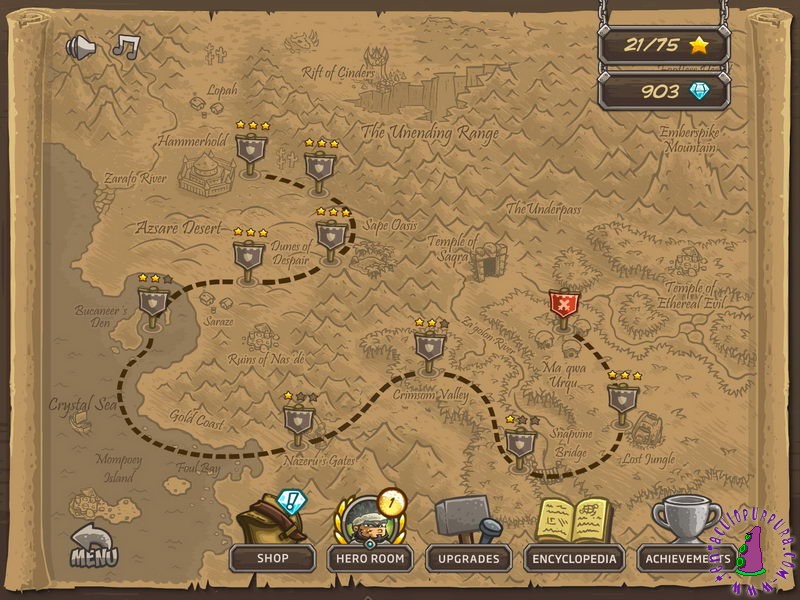Open the Encyclopedia book
The height and width of the screenshot is (600, 800).
click(574, 558)
